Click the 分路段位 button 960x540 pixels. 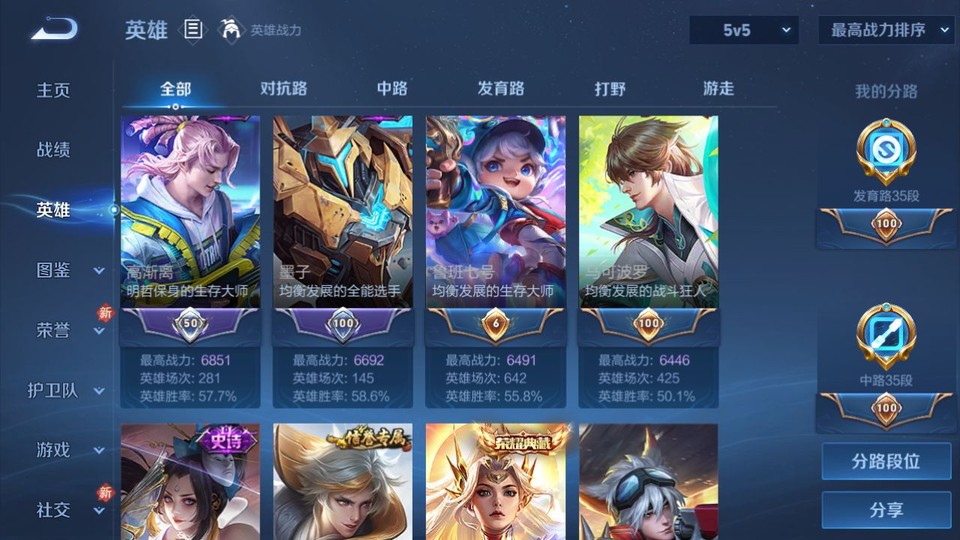click(886, 462)
